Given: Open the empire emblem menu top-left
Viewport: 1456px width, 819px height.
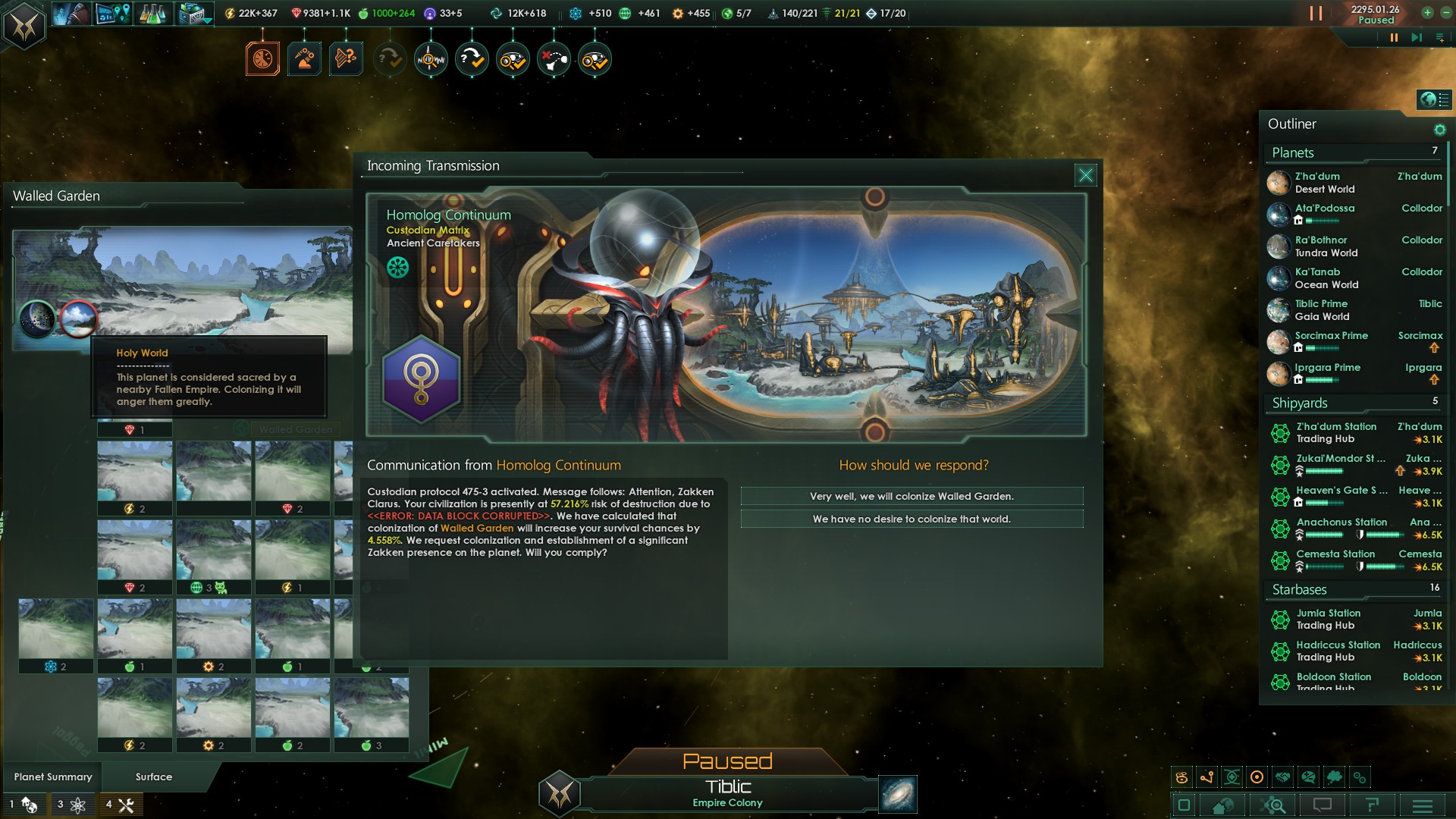Looking at the screenshot, I should click(x=24, y=27).
